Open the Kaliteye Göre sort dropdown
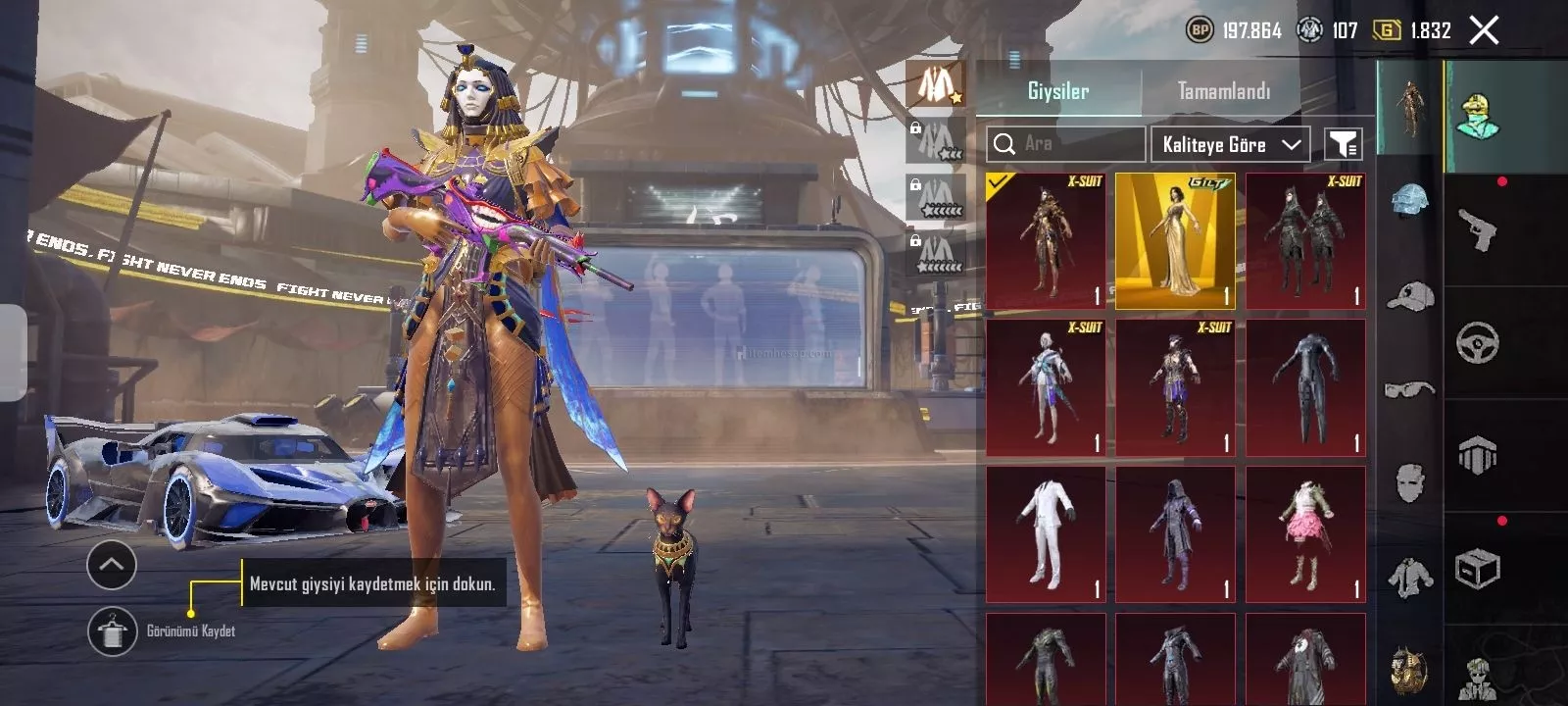The width and height of the screenshot is (1568, 706). coord(1230,144)
